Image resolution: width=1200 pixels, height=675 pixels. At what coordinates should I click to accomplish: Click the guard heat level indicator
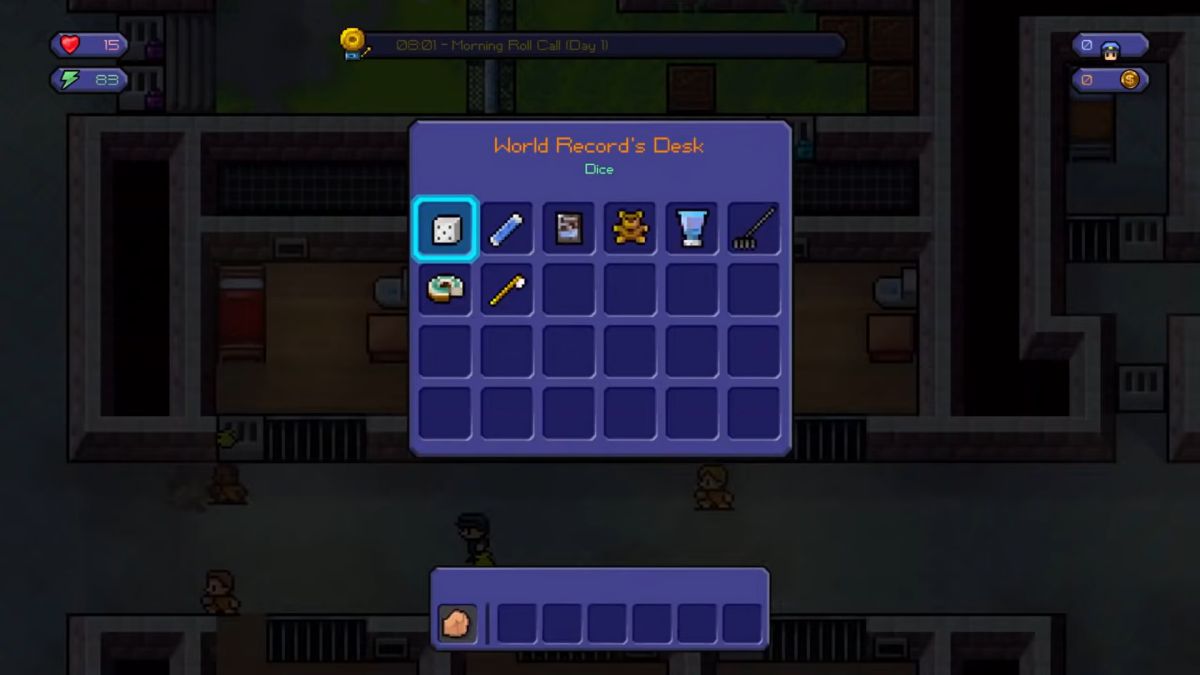click(x=1109, y=47)
